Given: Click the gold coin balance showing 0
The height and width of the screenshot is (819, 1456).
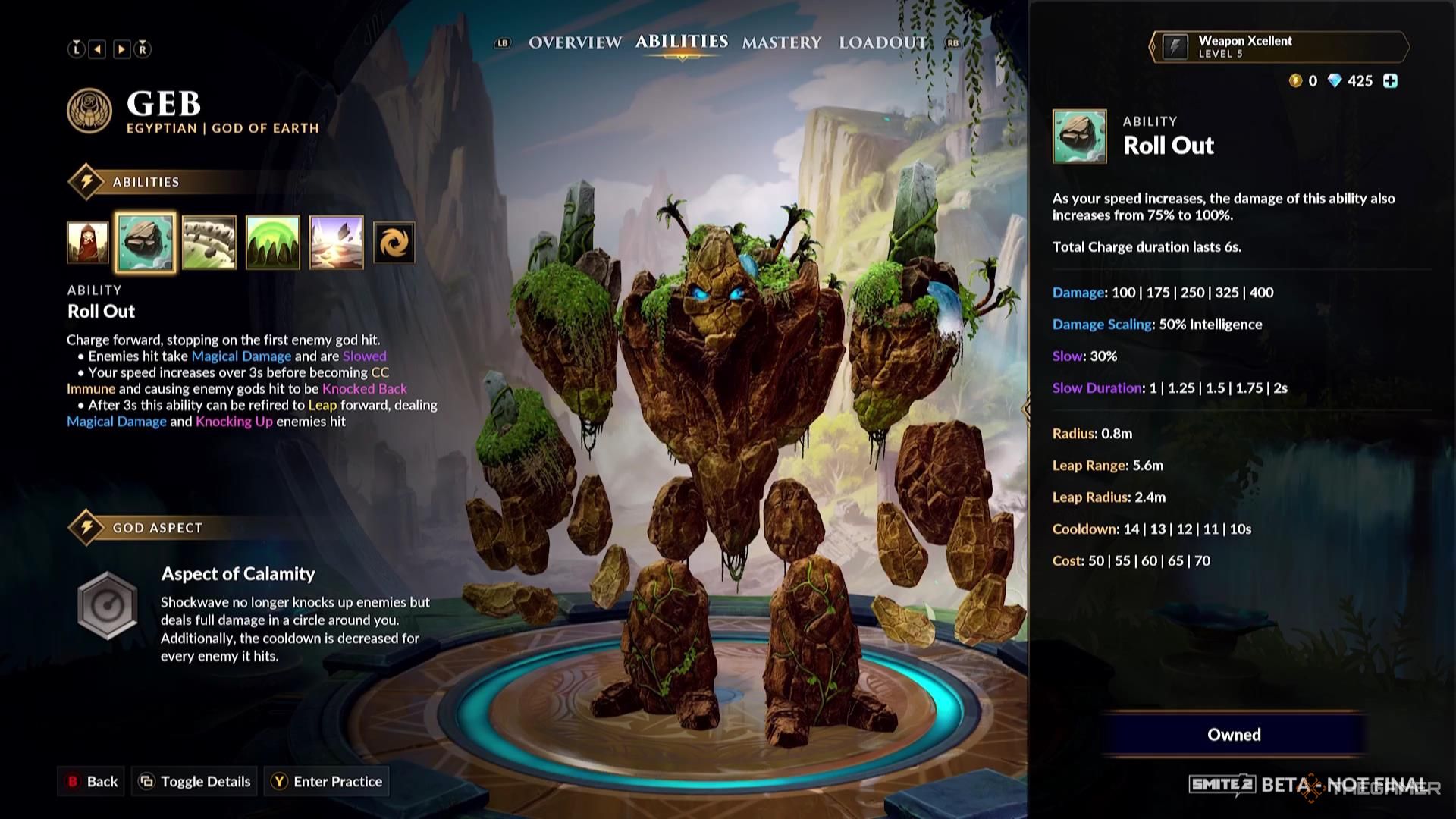Looking at the screenshot, I should (x=1298, y=81).
